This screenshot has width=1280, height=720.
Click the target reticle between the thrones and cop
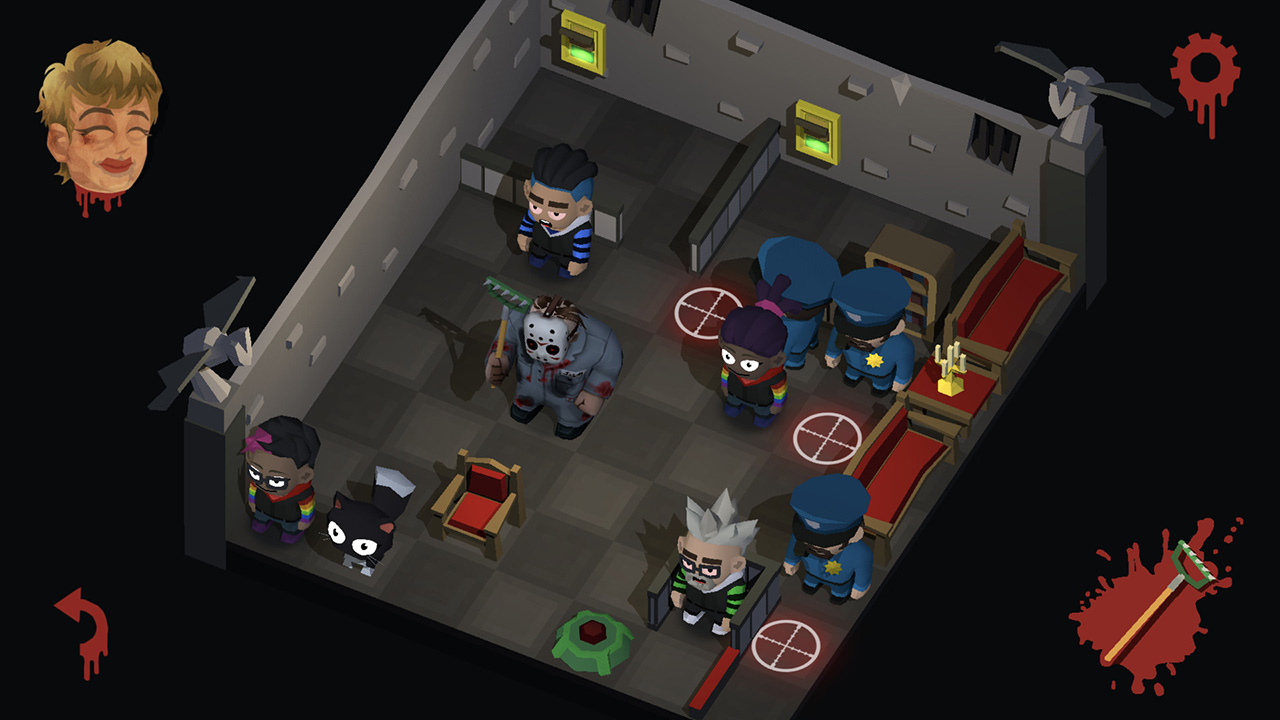(x=827, y=436)
